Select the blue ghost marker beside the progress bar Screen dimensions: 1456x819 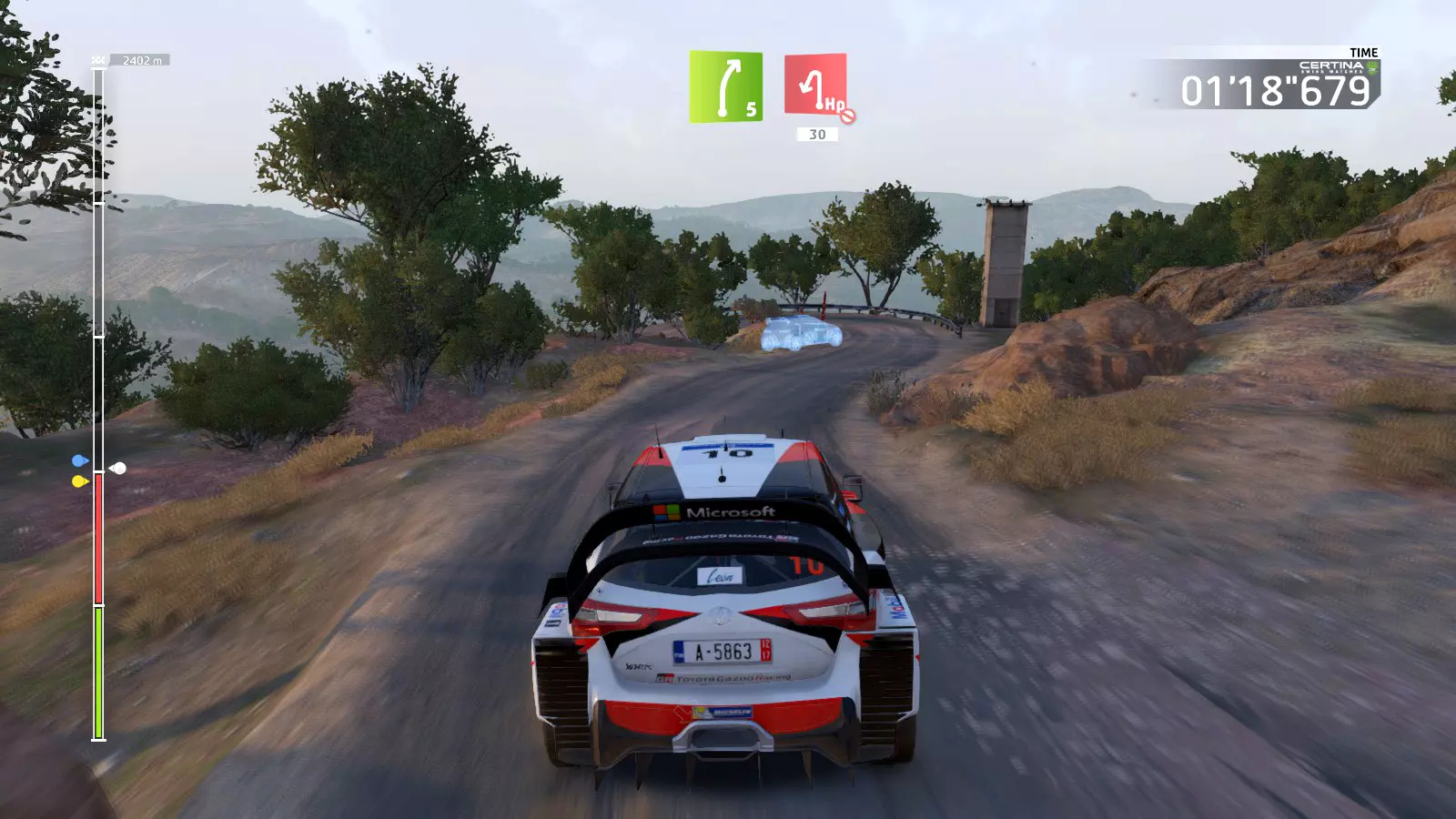[79, 461]
